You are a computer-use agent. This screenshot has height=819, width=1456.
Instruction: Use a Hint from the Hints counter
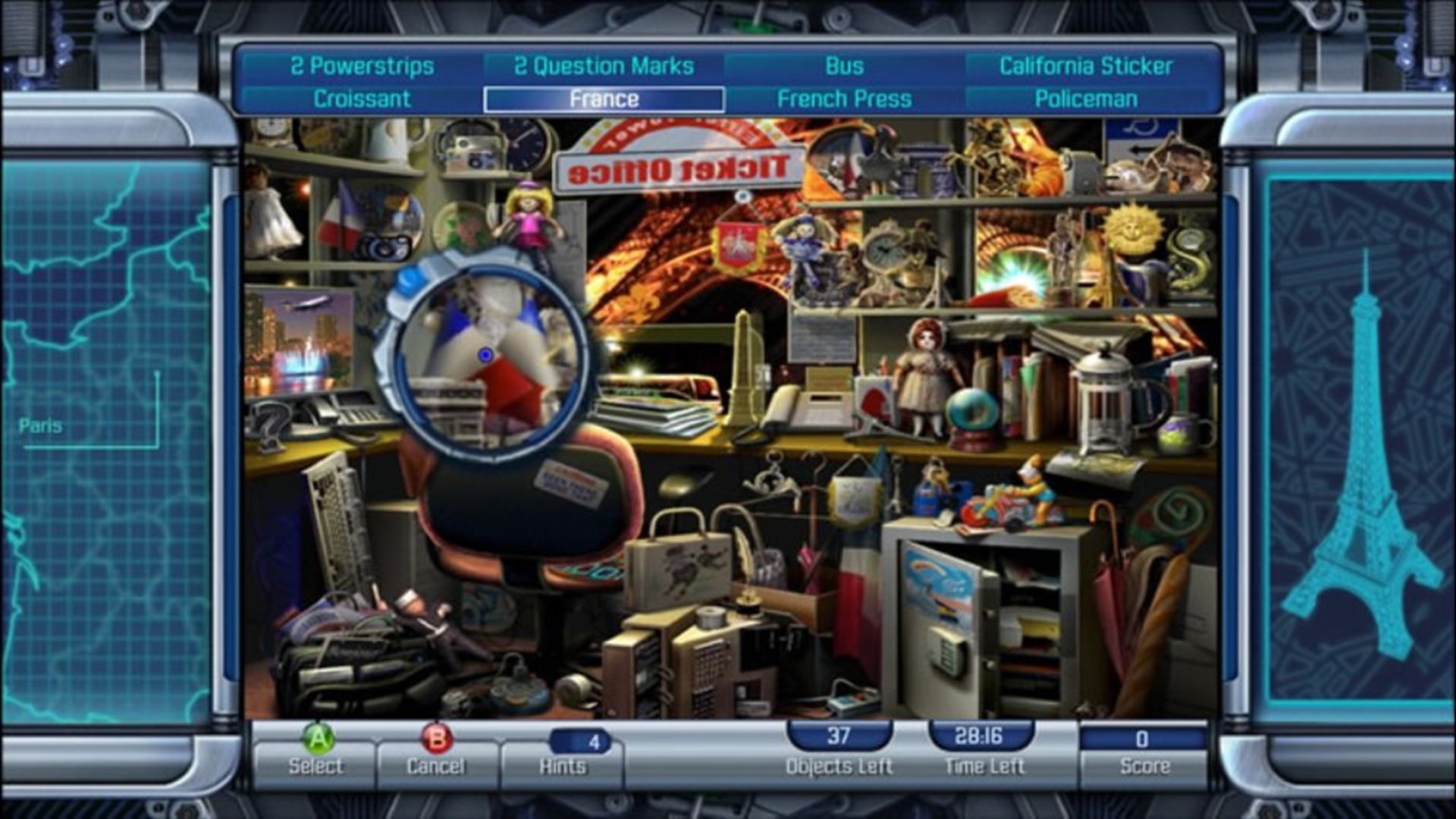tap(563, 746)
